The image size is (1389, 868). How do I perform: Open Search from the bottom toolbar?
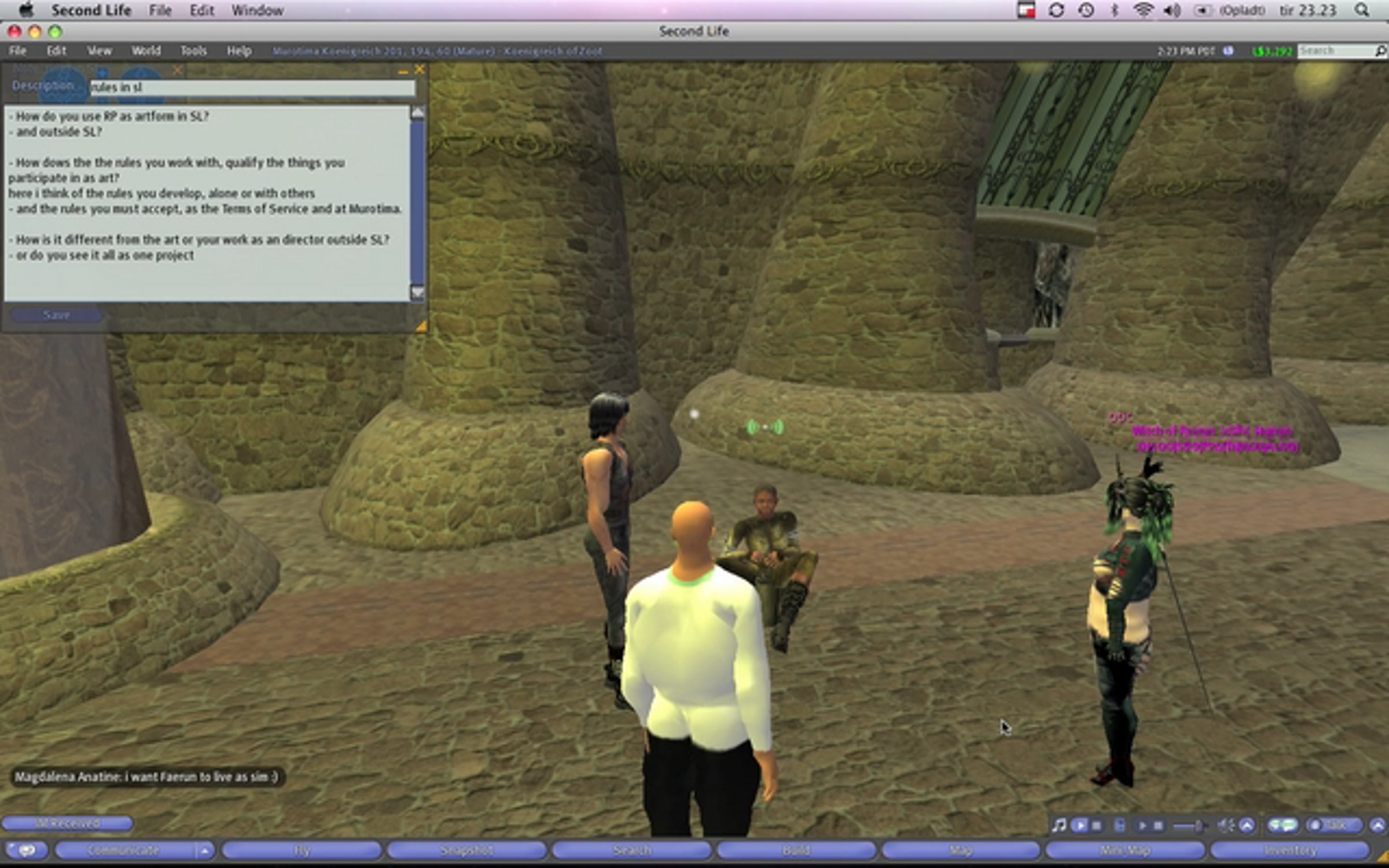(x=631, y=850)
